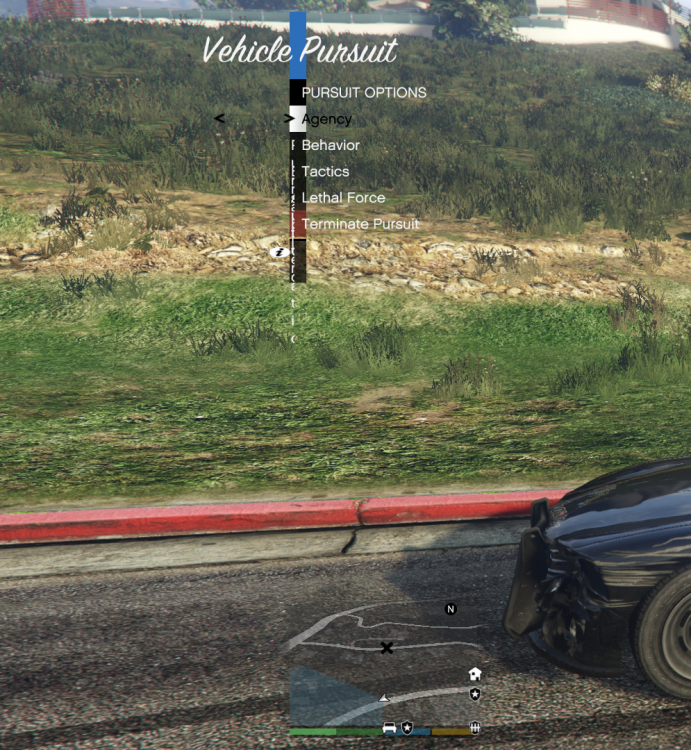Viewport: 691px width, 750px height.
Task: Click the car blip on the minimap
Action: coord(389,727)
